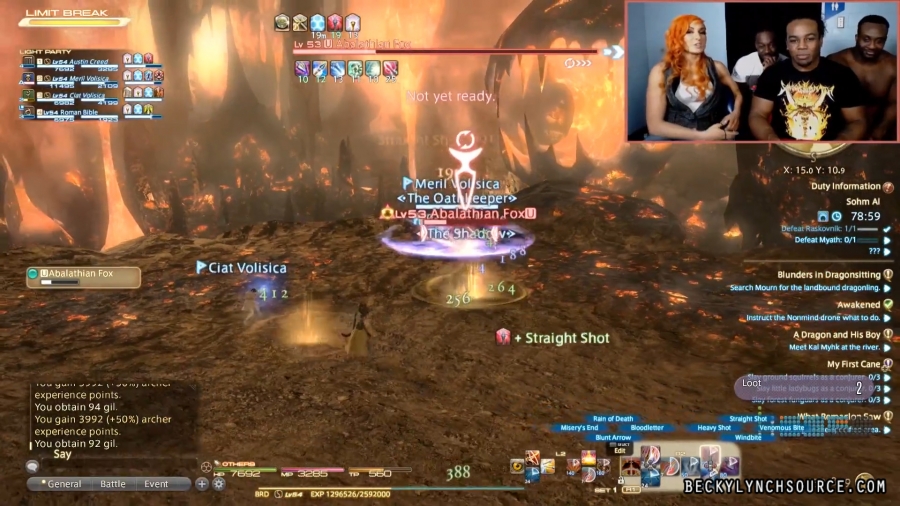This screenshot has width=900, height=506.
Task: Activate the yellow eye hotbar ability
Action: (517, 465)
